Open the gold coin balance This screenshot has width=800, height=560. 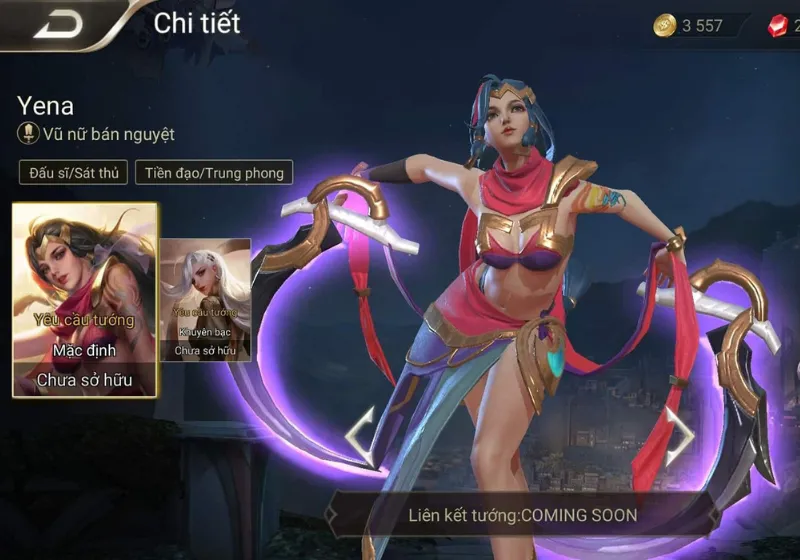click(x=690, y=26)
